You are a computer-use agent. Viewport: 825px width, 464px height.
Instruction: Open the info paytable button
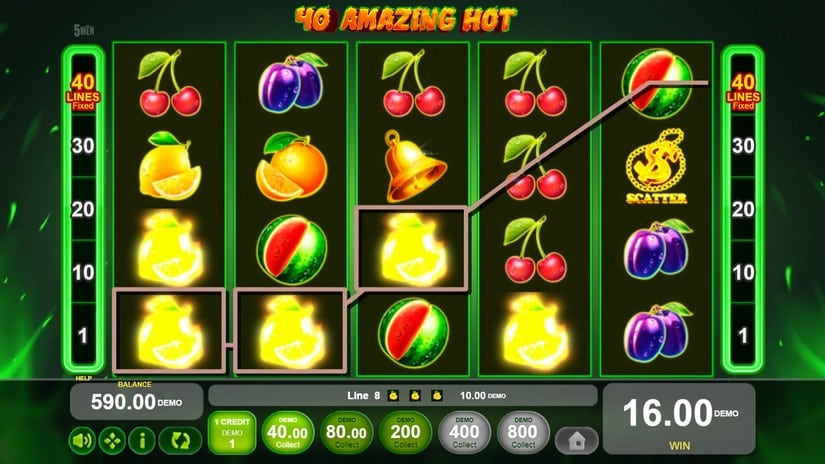pyautogui.click(x=142, y=440)
